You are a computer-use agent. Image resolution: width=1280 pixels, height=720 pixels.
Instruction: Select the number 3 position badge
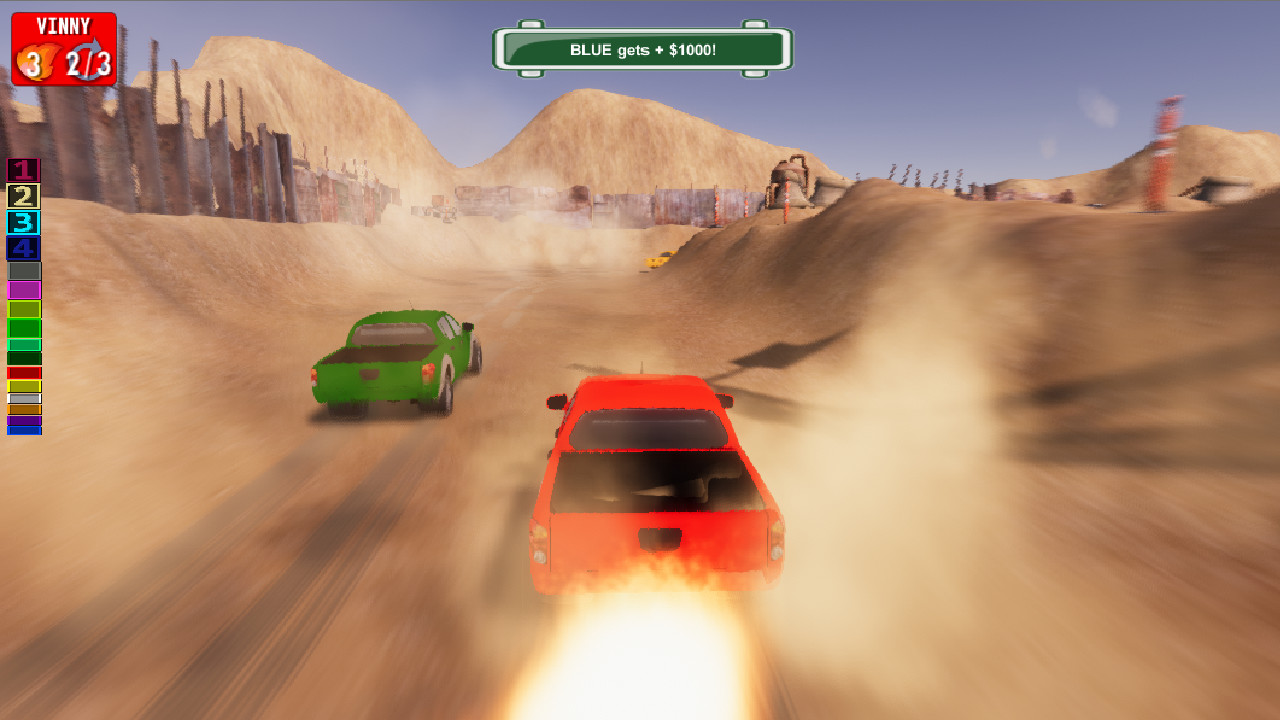coord(23,221)
